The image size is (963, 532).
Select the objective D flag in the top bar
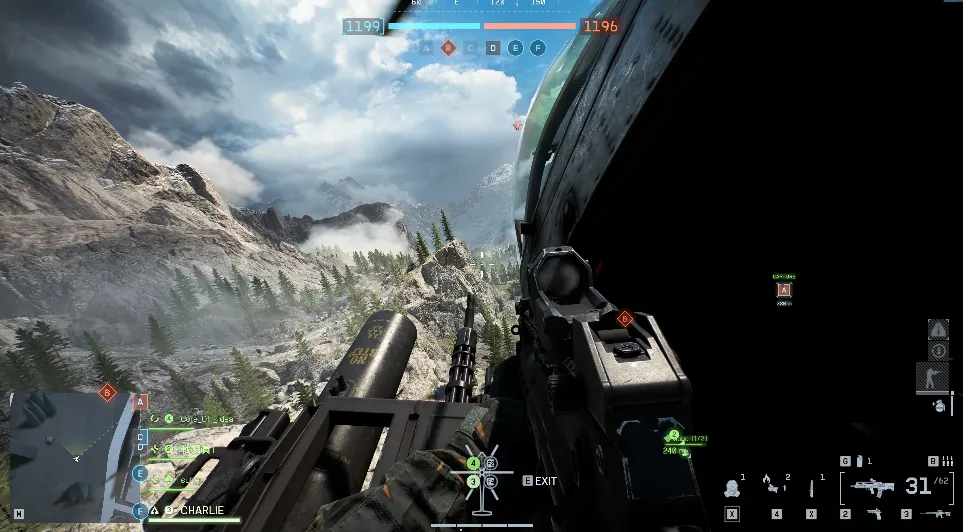pos(493,47)
